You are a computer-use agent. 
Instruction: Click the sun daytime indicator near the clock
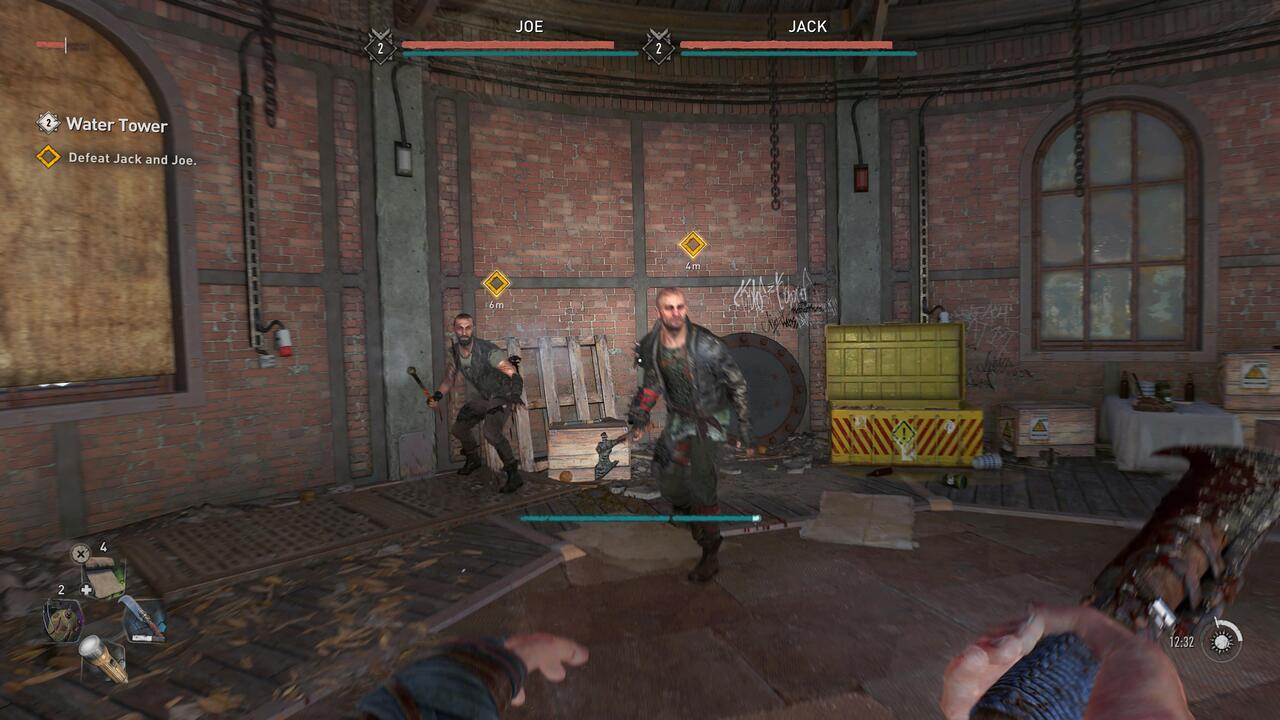click(x=1221, y=644)
